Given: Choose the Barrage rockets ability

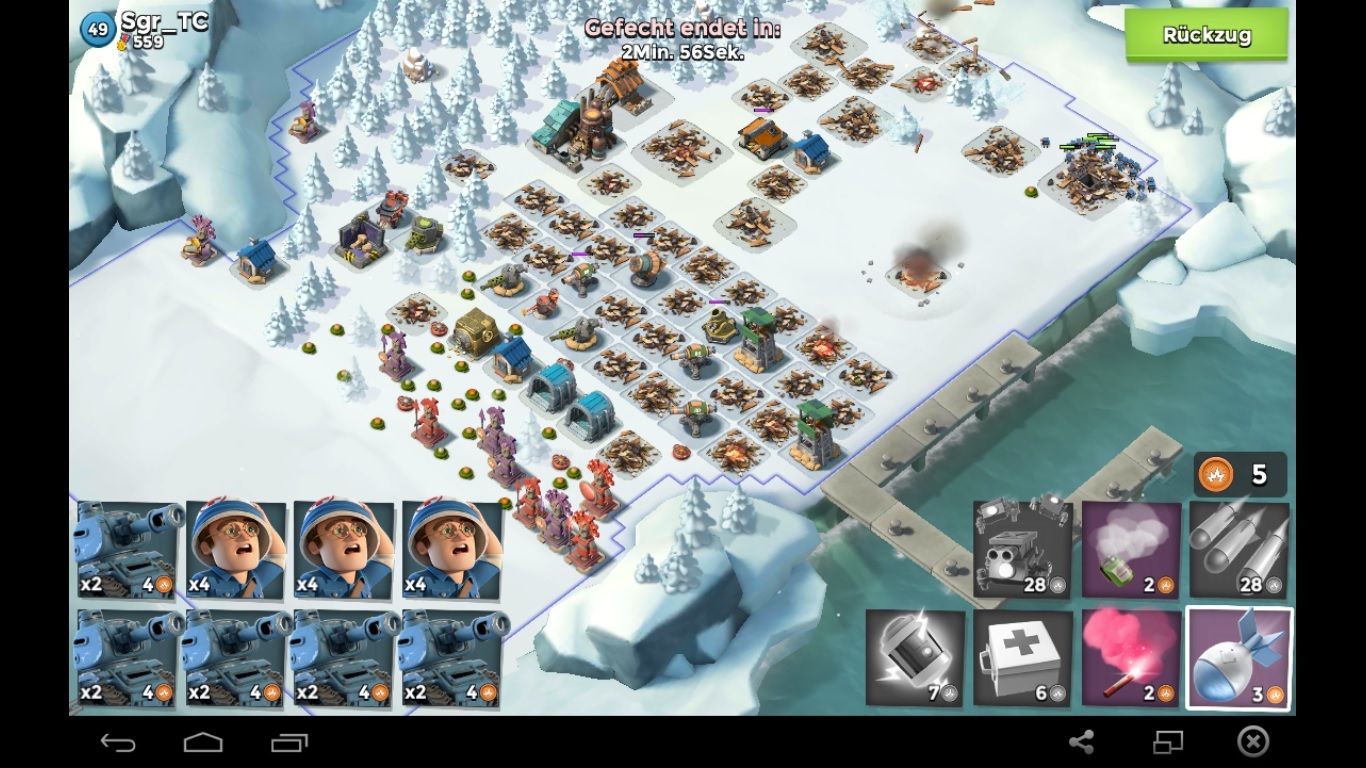Looking at the screenshot, I should [1239, 550].
